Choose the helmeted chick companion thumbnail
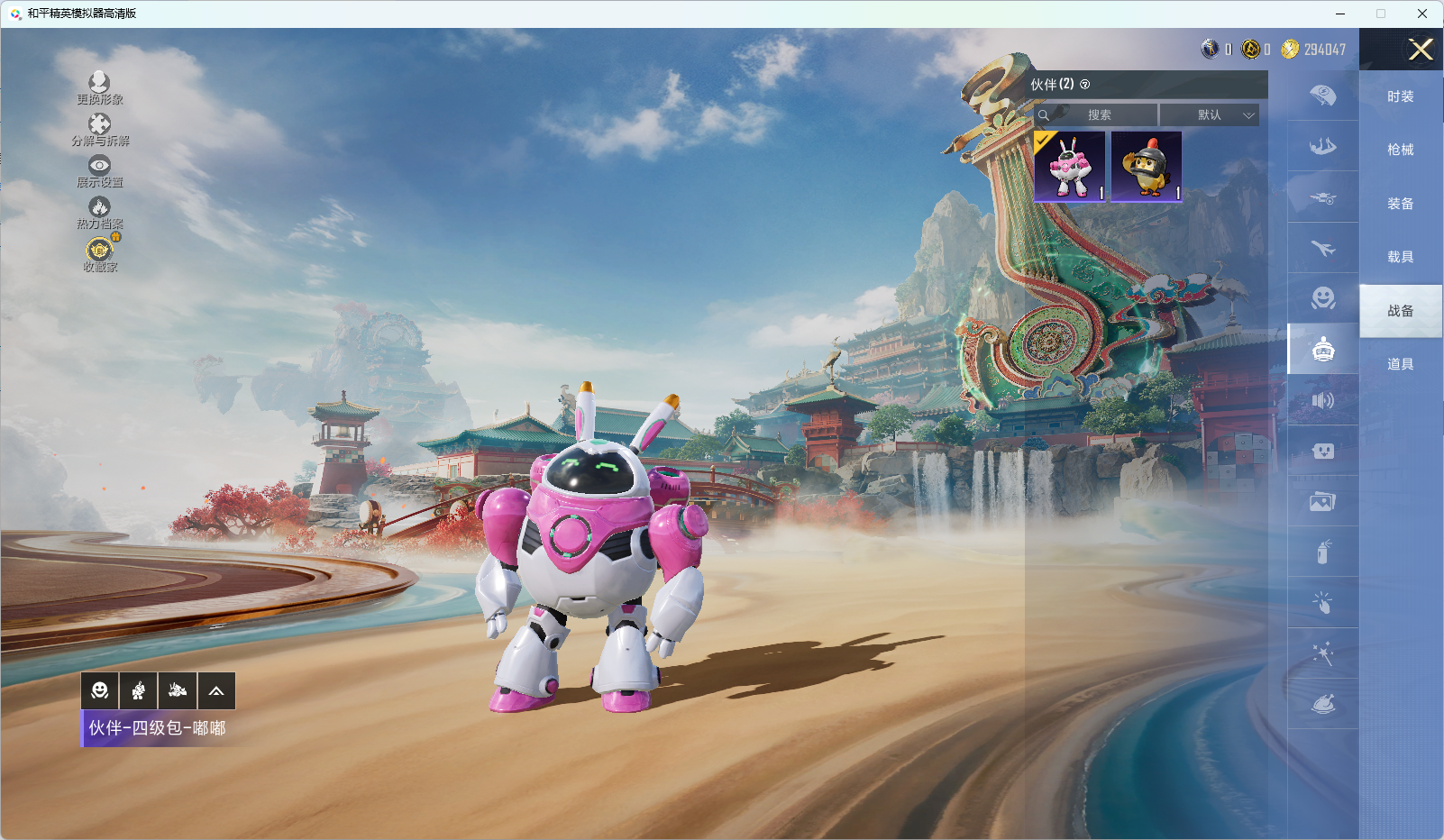Viewport: 1444px width, 840px height. (1147, 167)
